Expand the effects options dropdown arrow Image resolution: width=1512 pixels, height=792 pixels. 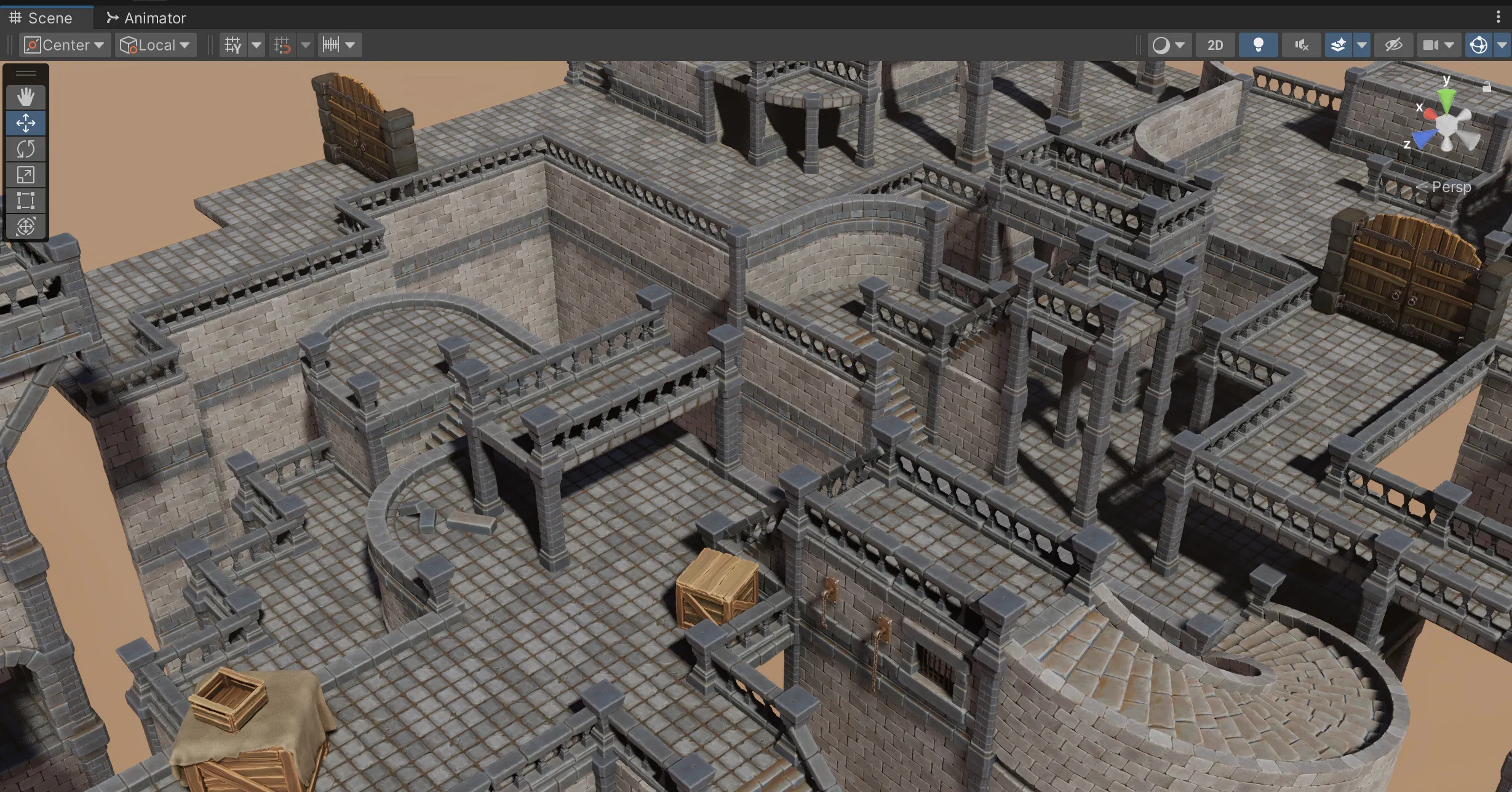[1363, 44]
